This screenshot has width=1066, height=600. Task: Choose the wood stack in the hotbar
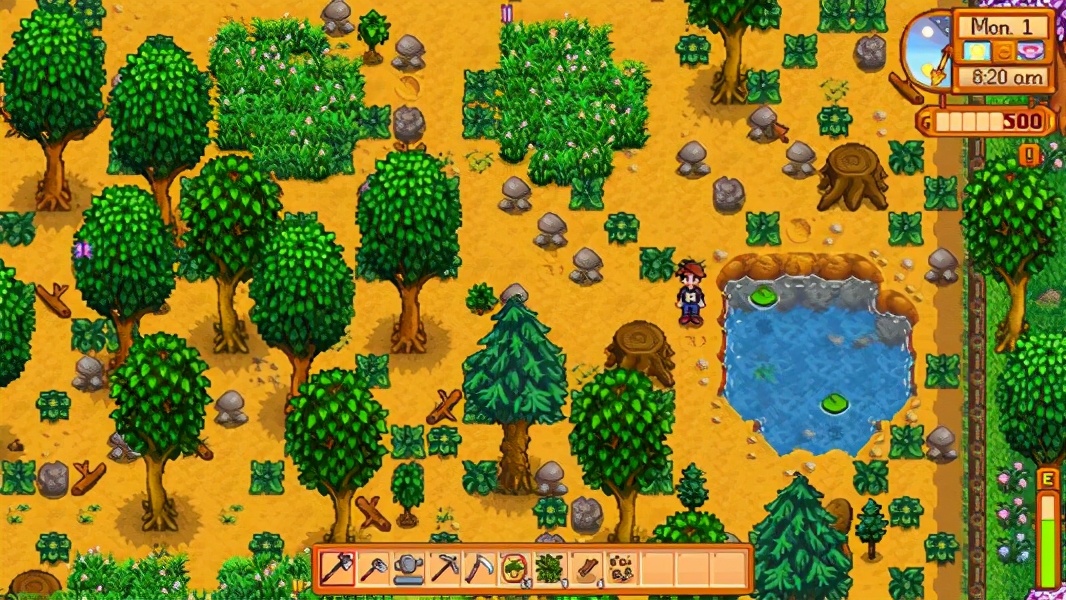coord(587,569)
